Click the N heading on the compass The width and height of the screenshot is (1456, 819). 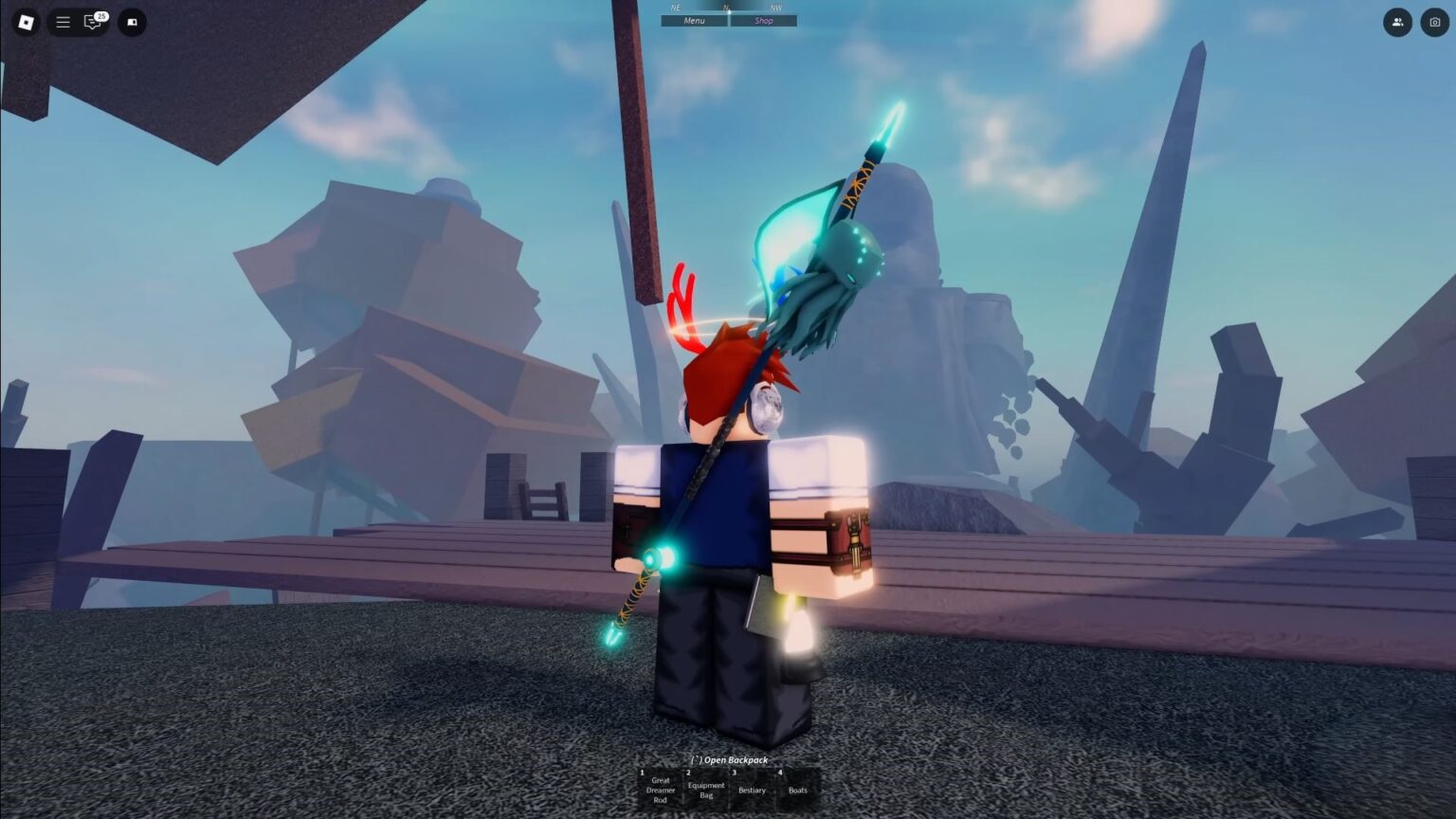tap(726, 7)
